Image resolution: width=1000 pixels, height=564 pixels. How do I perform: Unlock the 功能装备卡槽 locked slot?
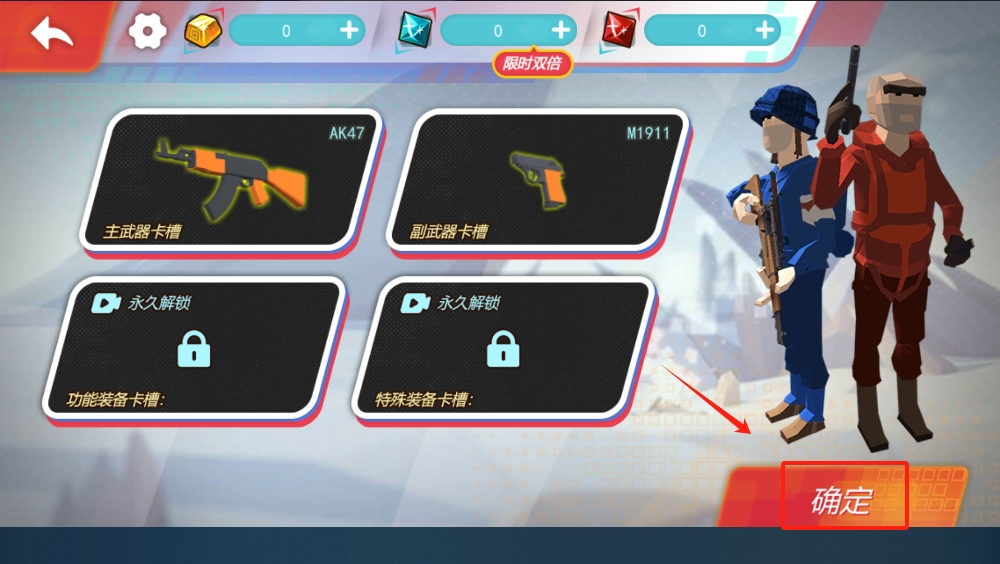pyautogui.click(x=193, y=347)
